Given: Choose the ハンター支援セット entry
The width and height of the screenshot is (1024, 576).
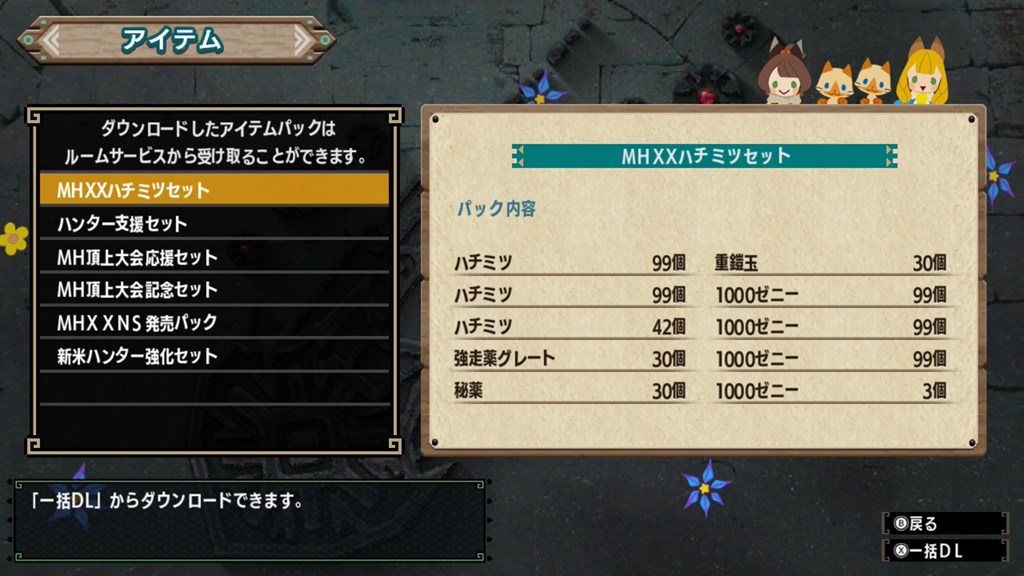Looking at the screenshot, I should click(x=214, y=223).
